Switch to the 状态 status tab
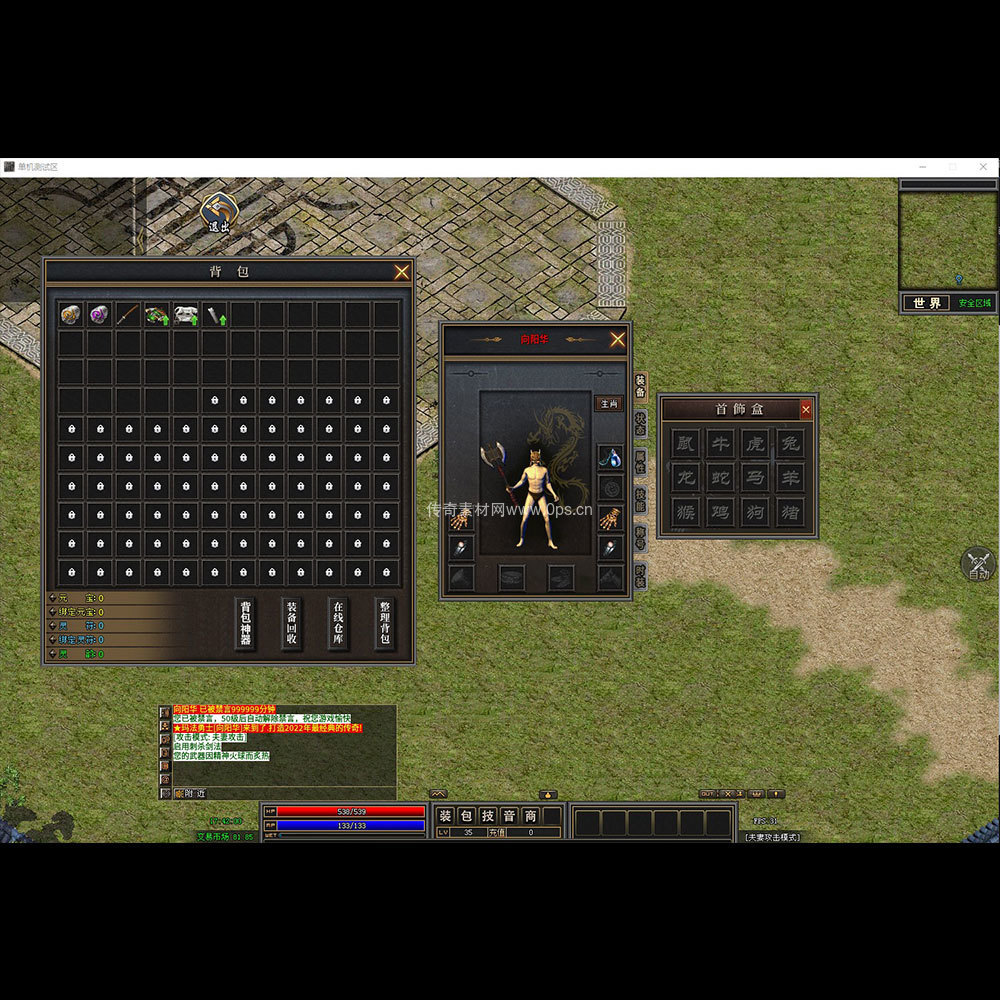The height and width of the screenshot is (1000, 1000). [640, 423]
